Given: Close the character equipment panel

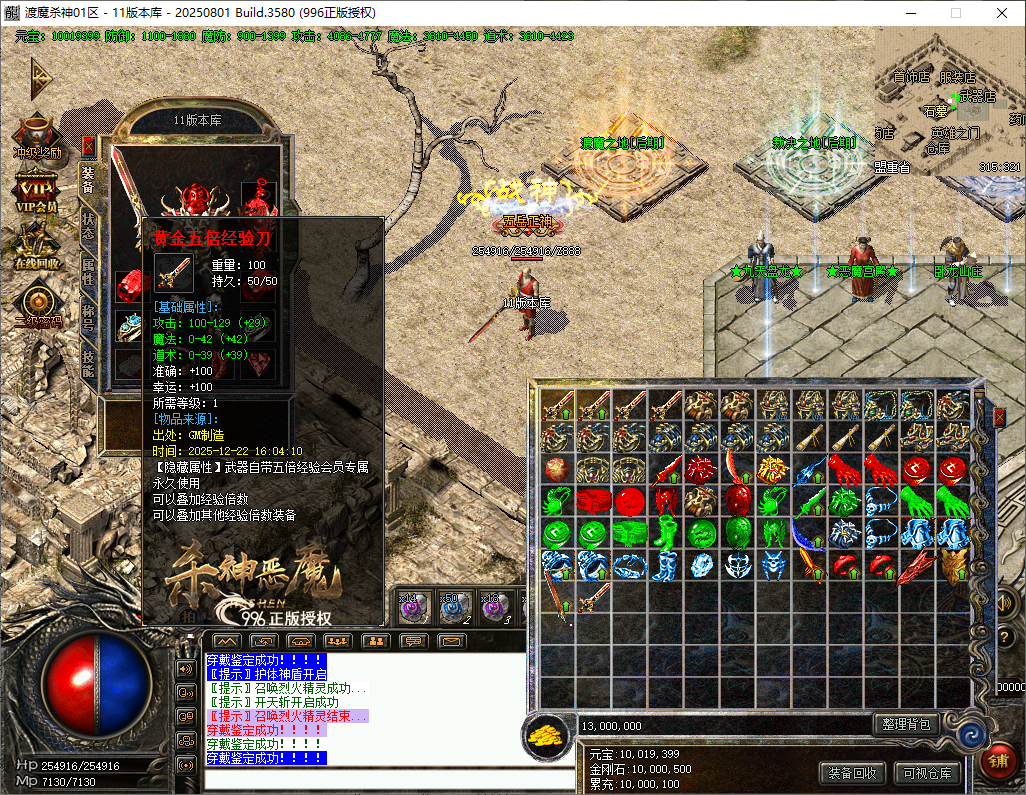Looking at the screenshot, I should click(89, 146).
